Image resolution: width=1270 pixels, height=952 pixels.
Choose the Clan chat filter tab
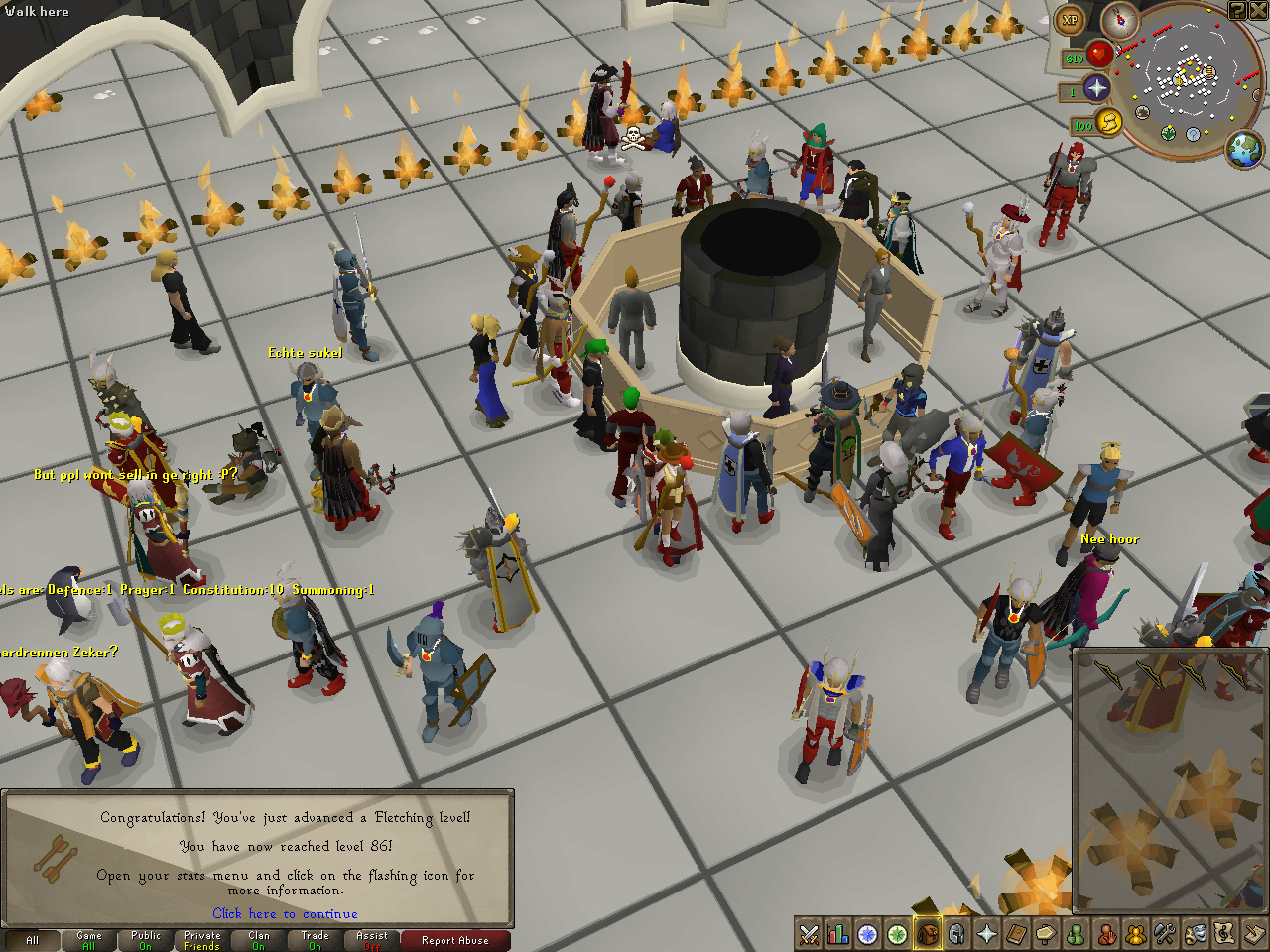click(259, 940)
